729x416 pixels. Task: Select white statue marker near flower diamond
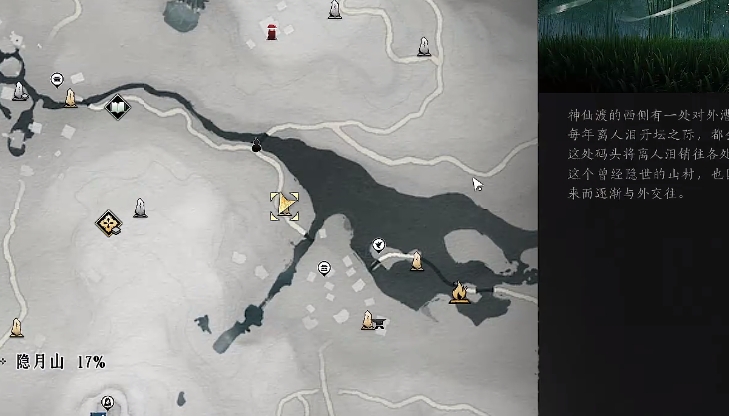tap(141, 208)
